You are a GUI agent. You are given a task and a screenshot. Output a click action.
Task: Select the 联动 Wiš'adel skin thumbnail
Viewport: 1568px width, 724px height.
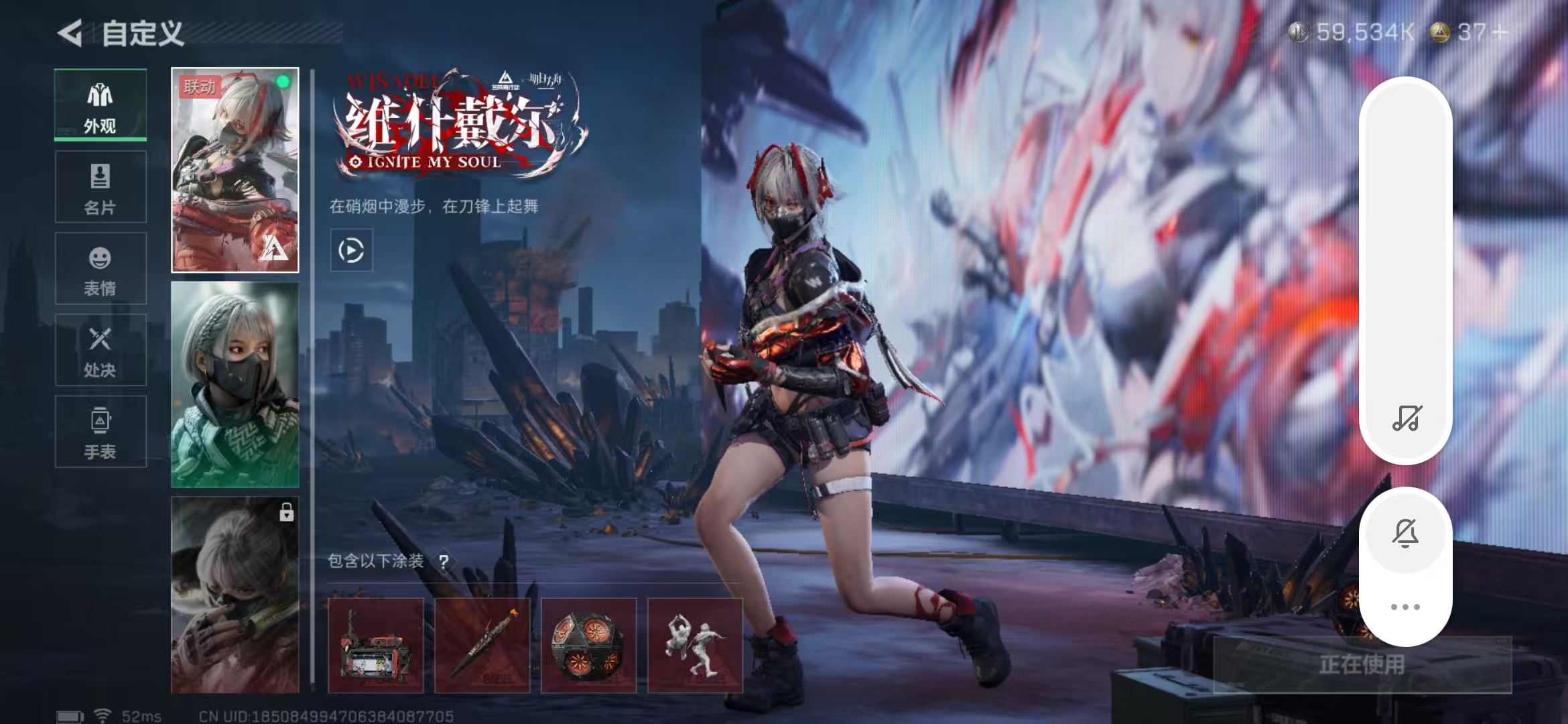(235, 170)
